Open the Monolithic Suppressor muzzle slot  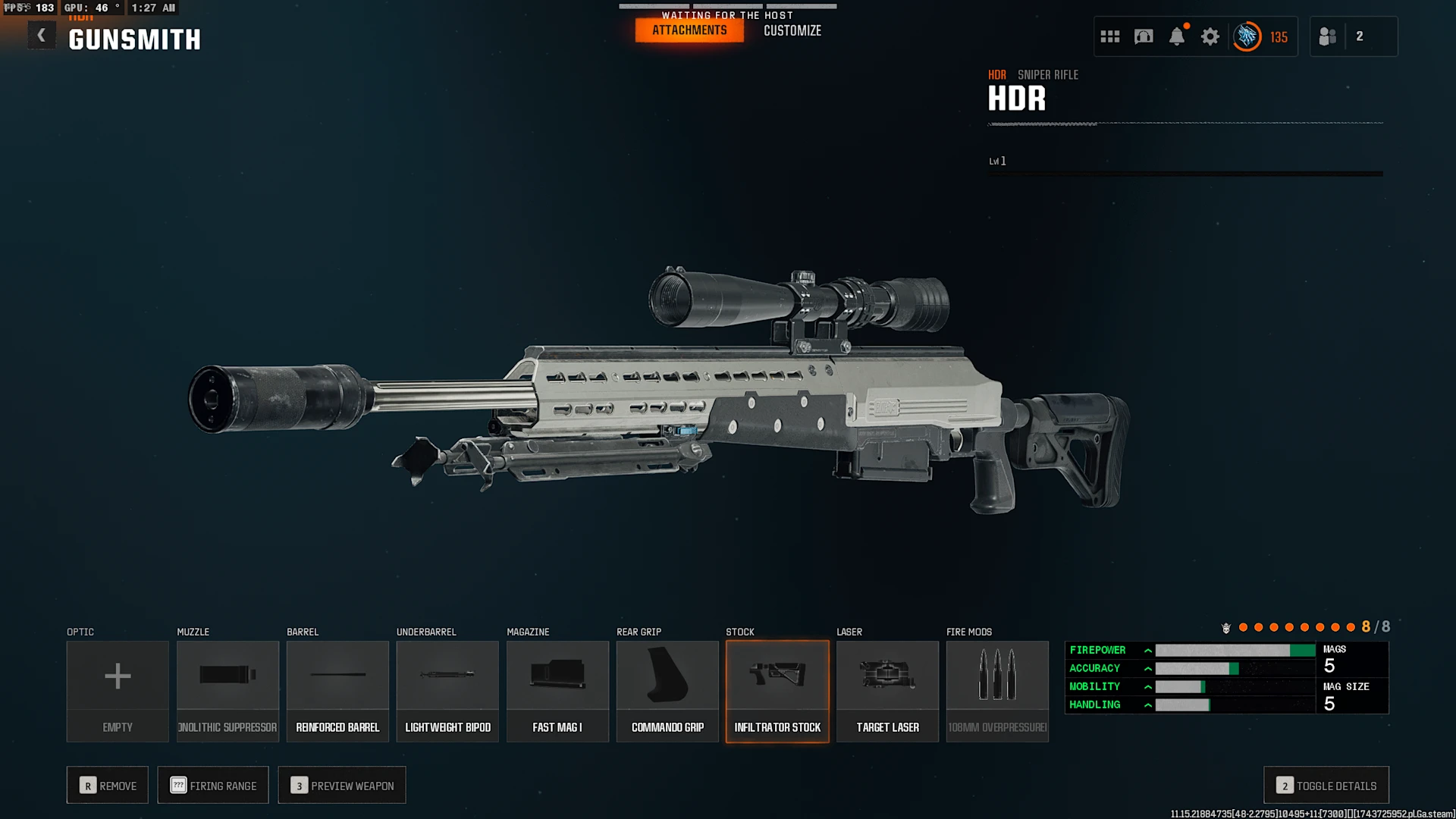tap(227, 690)
